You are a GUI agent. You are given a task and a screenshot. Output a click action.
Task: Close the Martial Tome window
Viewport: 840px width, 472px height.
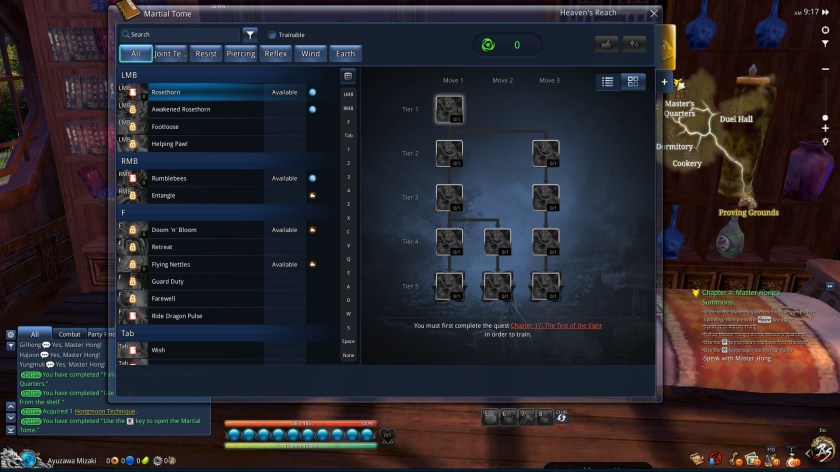point(653,13)
